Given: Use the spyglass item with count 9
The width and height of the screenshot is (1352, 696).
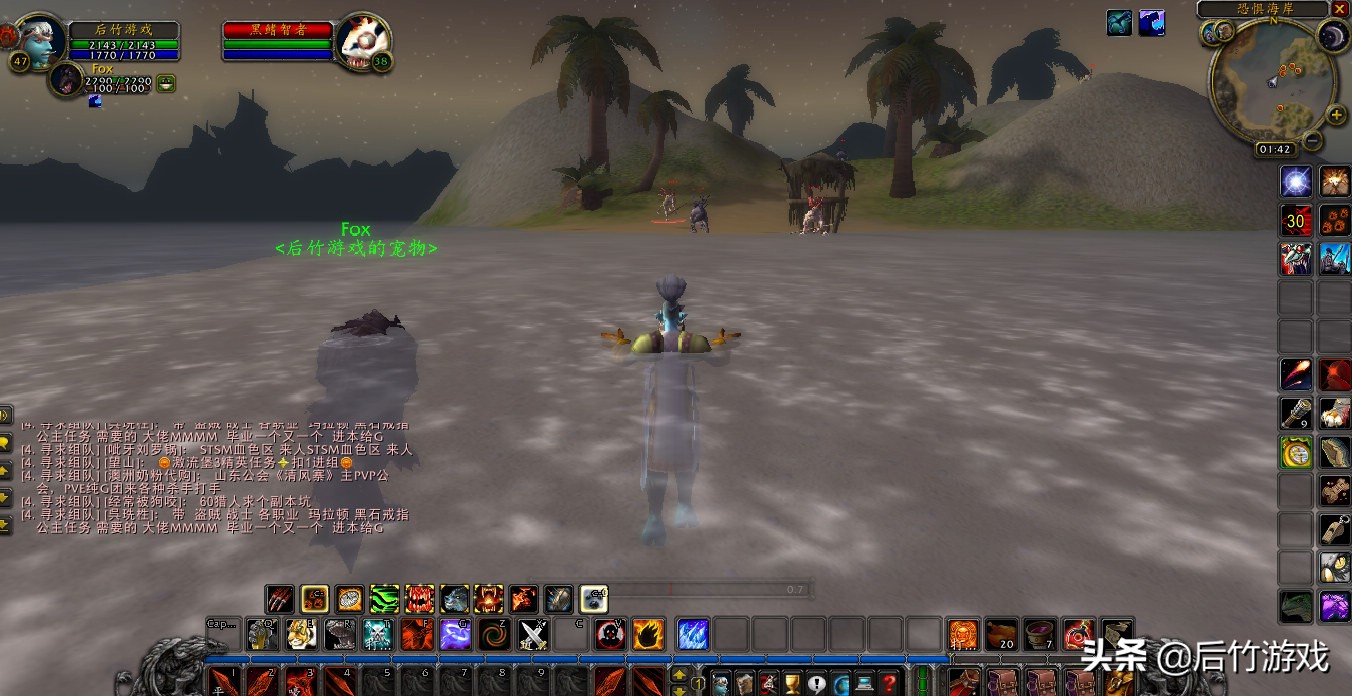Looking at the screenshot, I should tap(1296, 413).
